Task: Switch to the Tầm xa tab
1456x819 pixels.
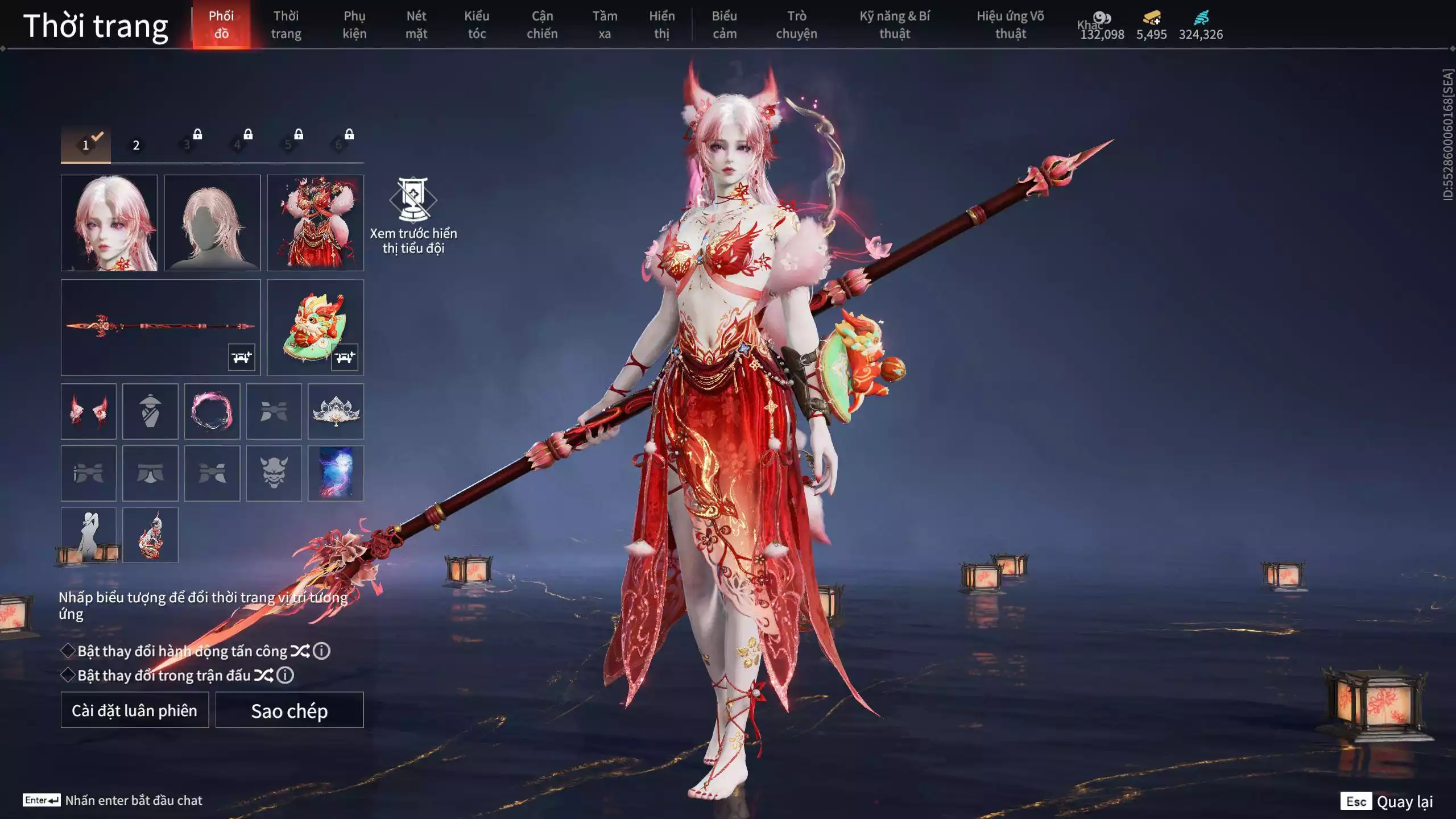Action: (605, 25)
